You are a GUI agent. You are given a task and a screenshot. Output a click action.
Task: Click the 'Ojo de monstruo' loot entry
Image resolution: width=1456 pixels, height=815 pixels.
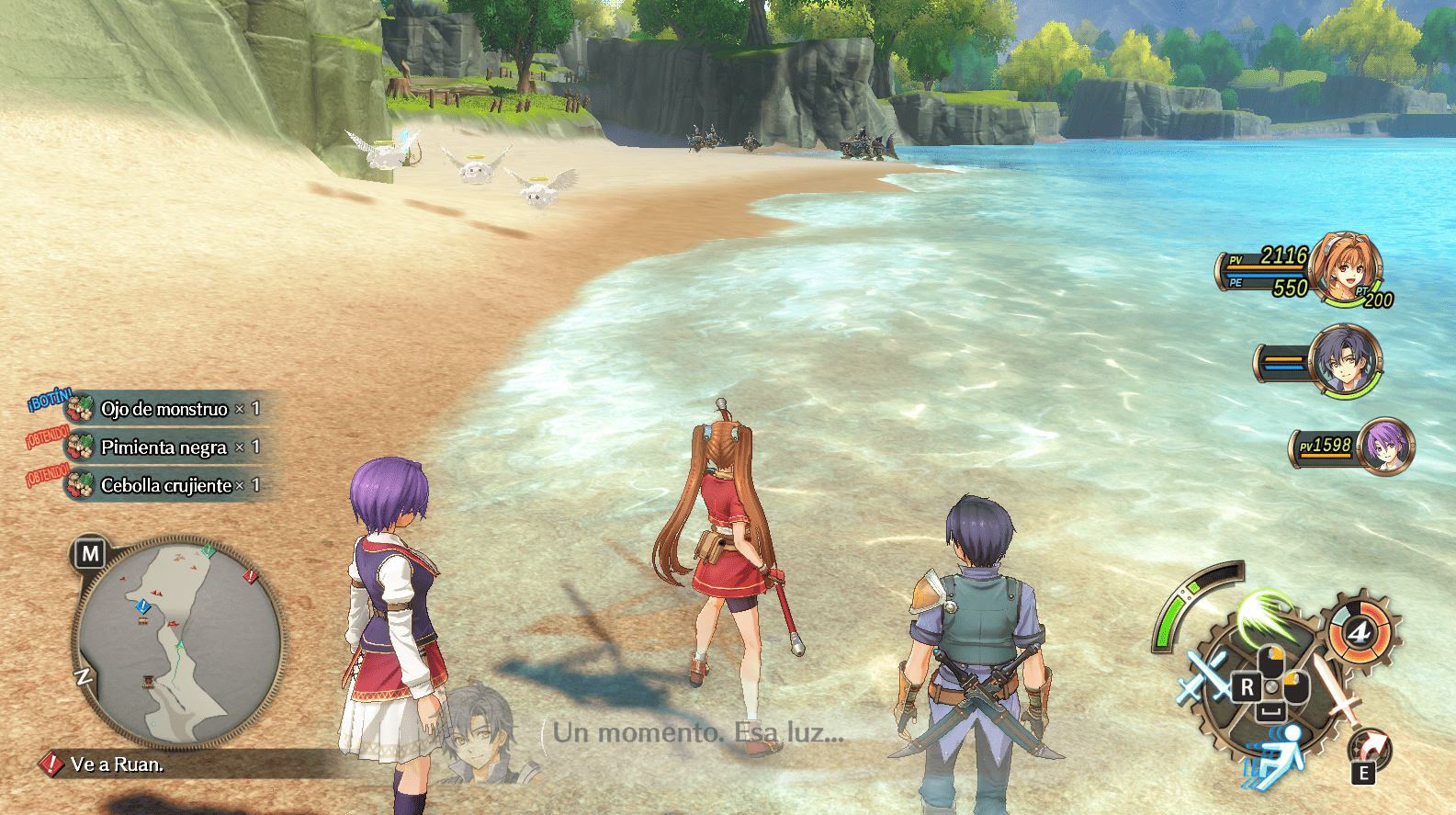164,409
